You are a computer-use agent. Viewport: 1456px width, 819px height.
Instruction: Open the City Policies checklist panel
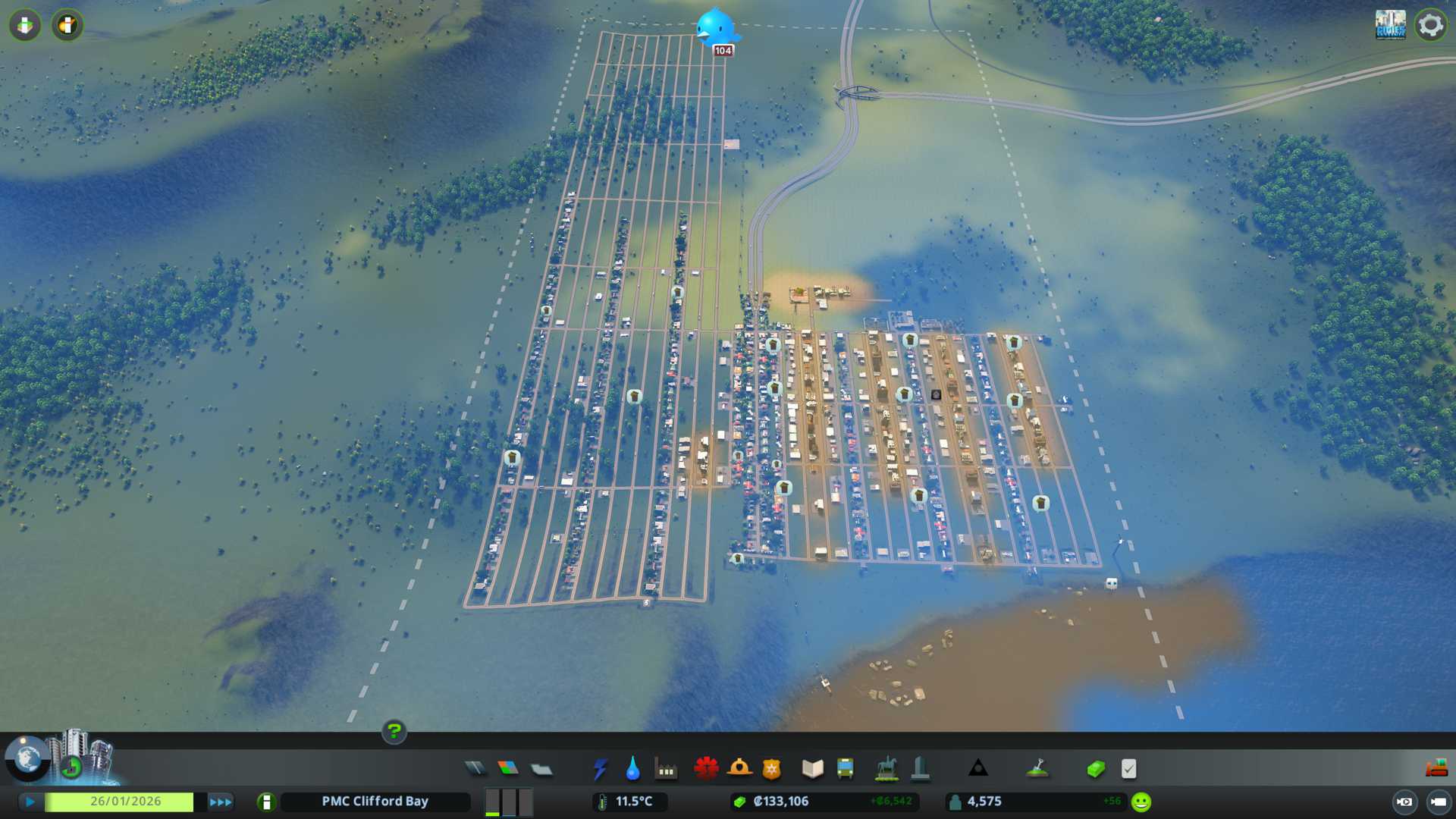pyautogui.click(x=1128, y=769)
